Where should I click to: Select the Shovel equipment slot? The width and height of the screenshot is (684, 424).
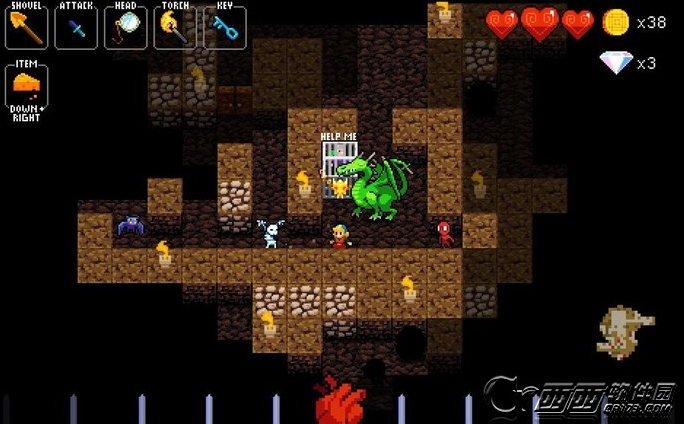coord(26,27)
